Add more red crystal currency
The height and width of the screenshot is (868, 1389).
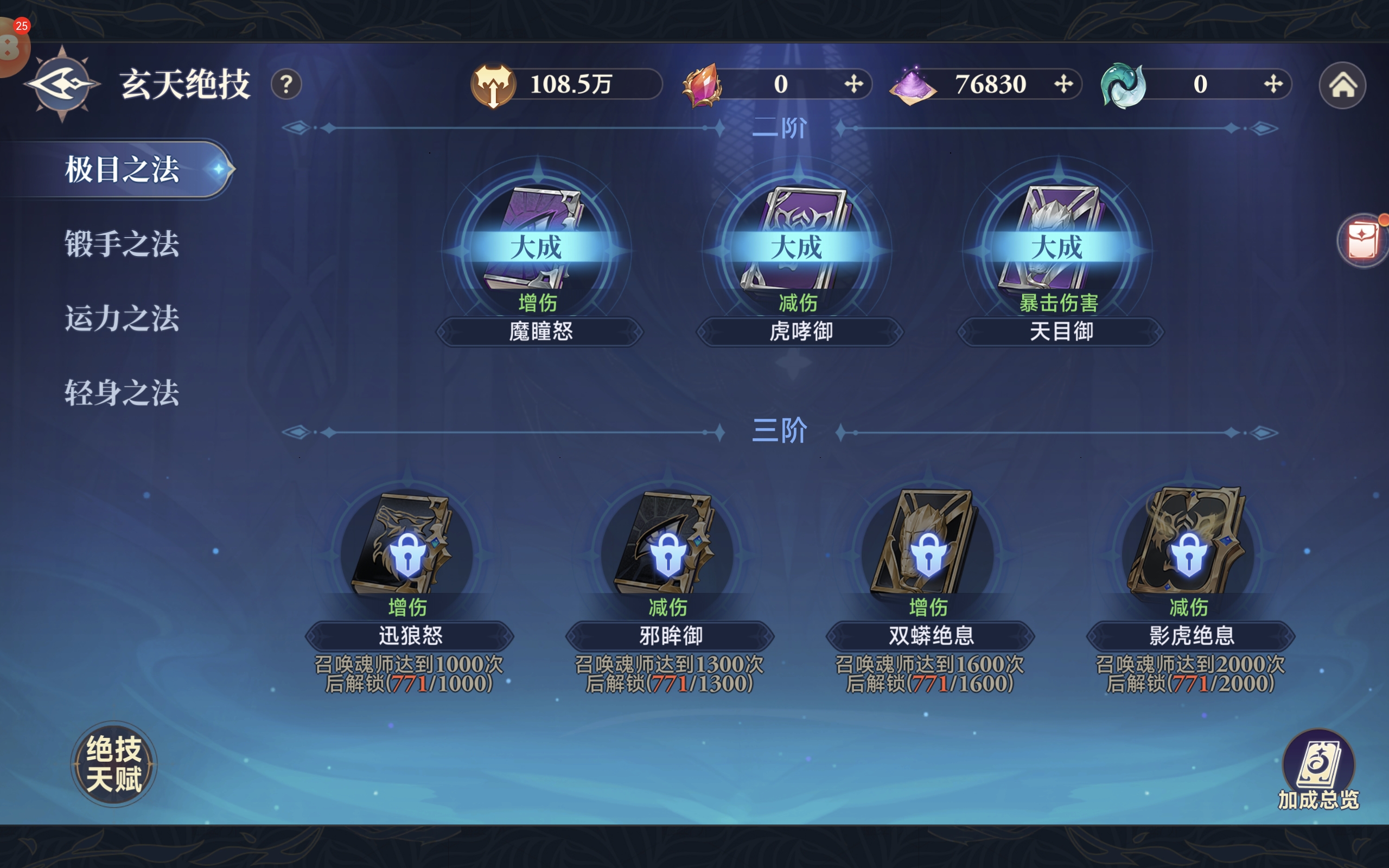853,84
